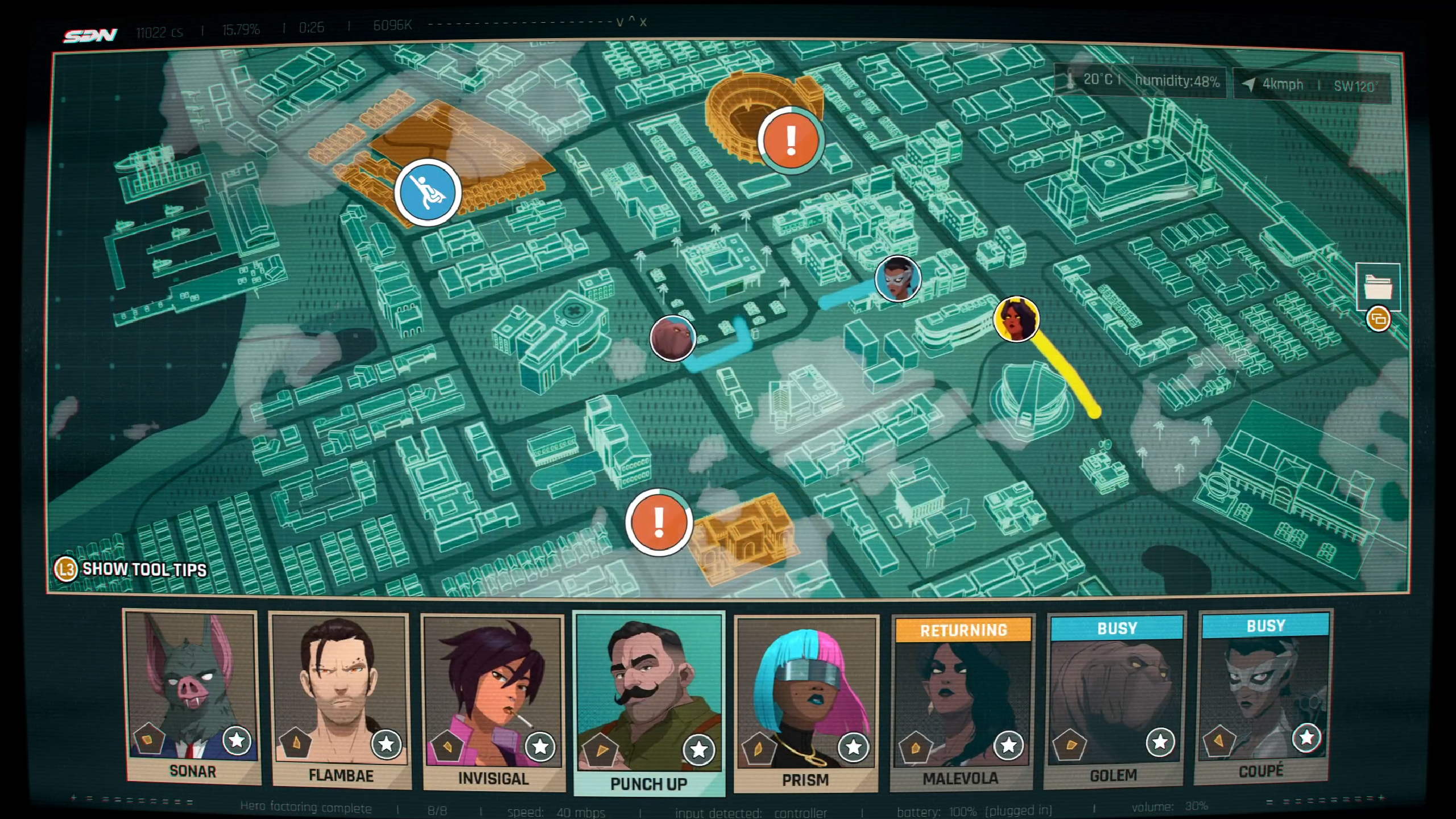Open the alert marker beside the stadium
The image size is (1456, 819).
(791, 140)
